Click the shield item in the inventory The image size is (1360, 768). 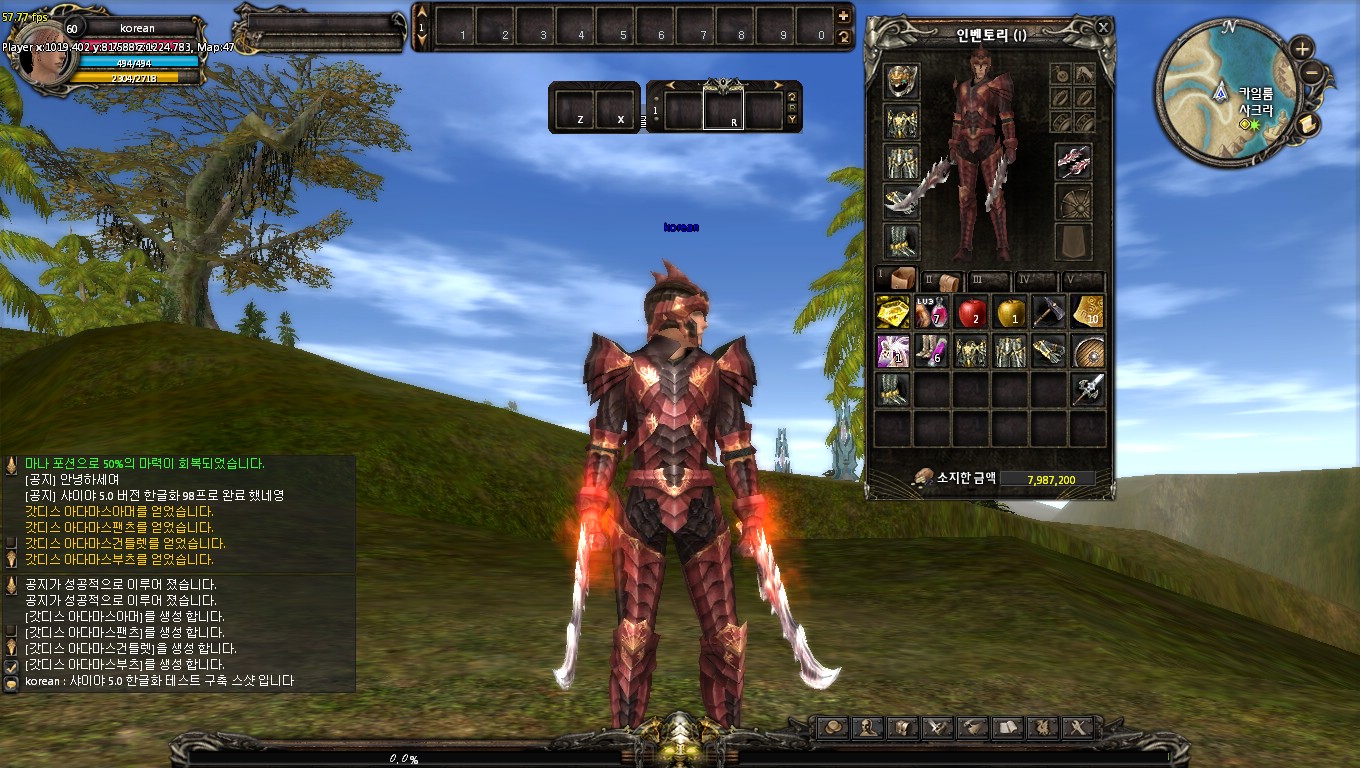tap(1086, 352)
